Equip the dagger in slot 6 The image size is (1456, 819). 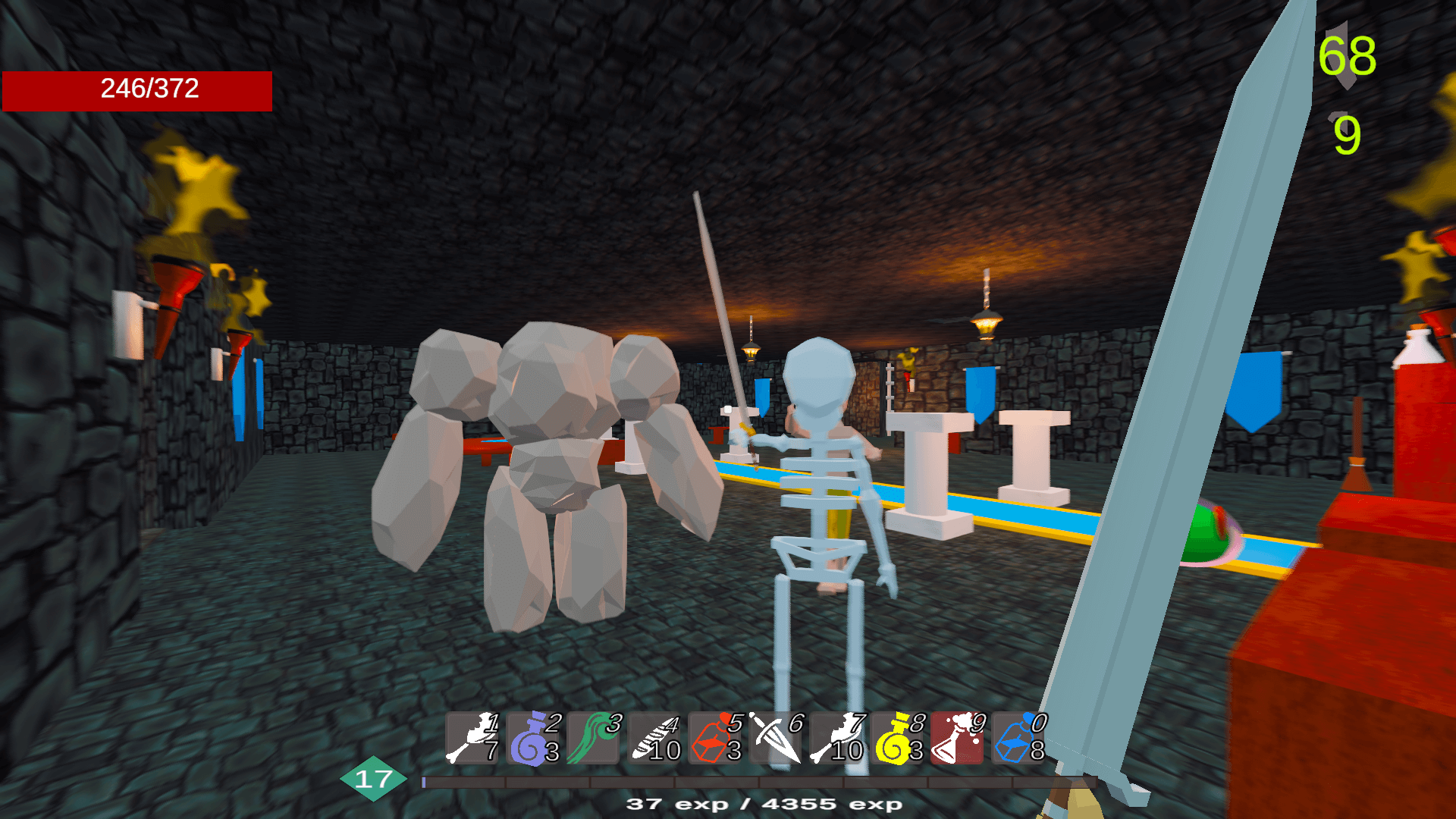775,738
